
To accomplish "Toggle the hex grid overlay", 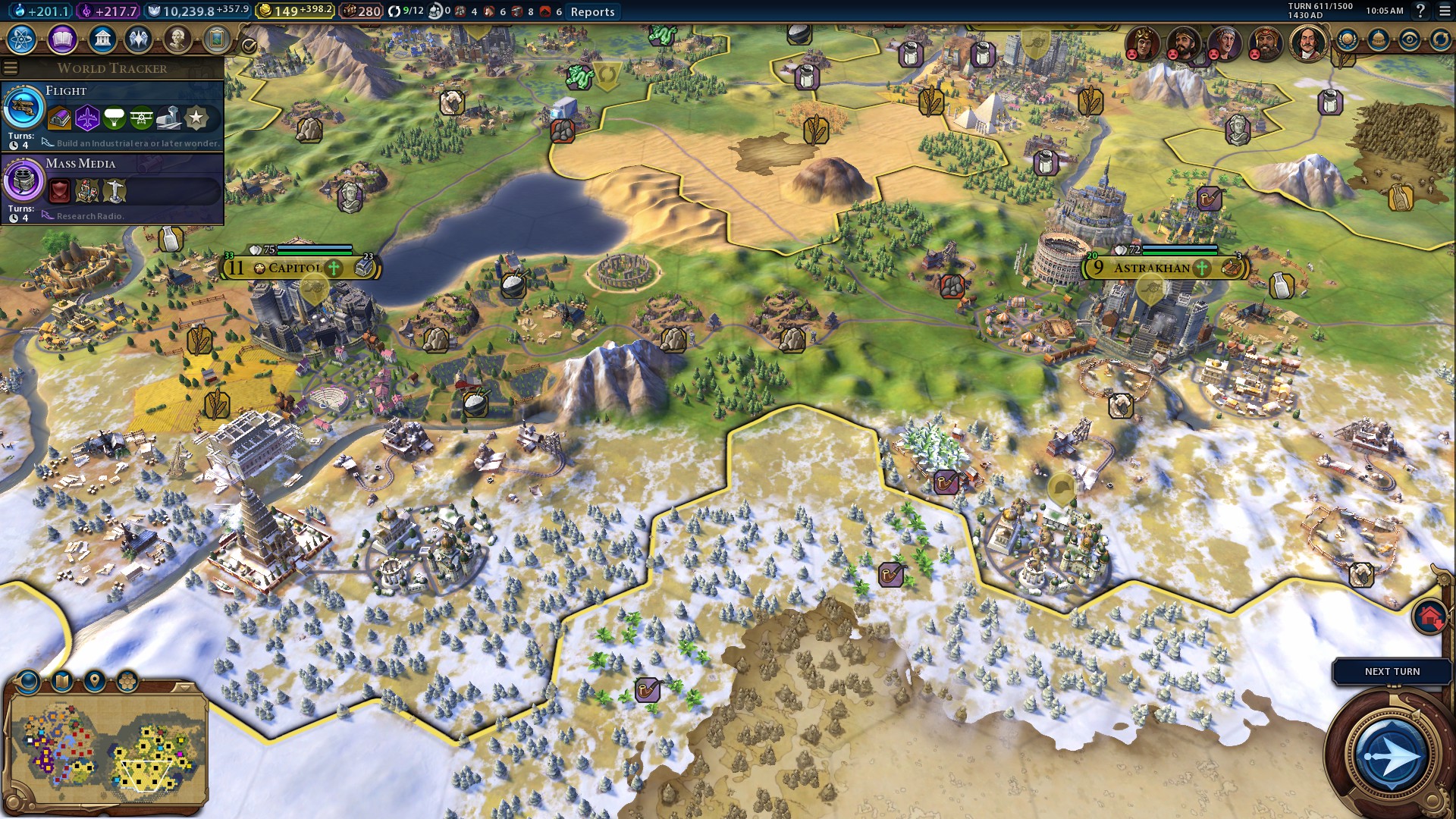I will [x=126, y=680].
